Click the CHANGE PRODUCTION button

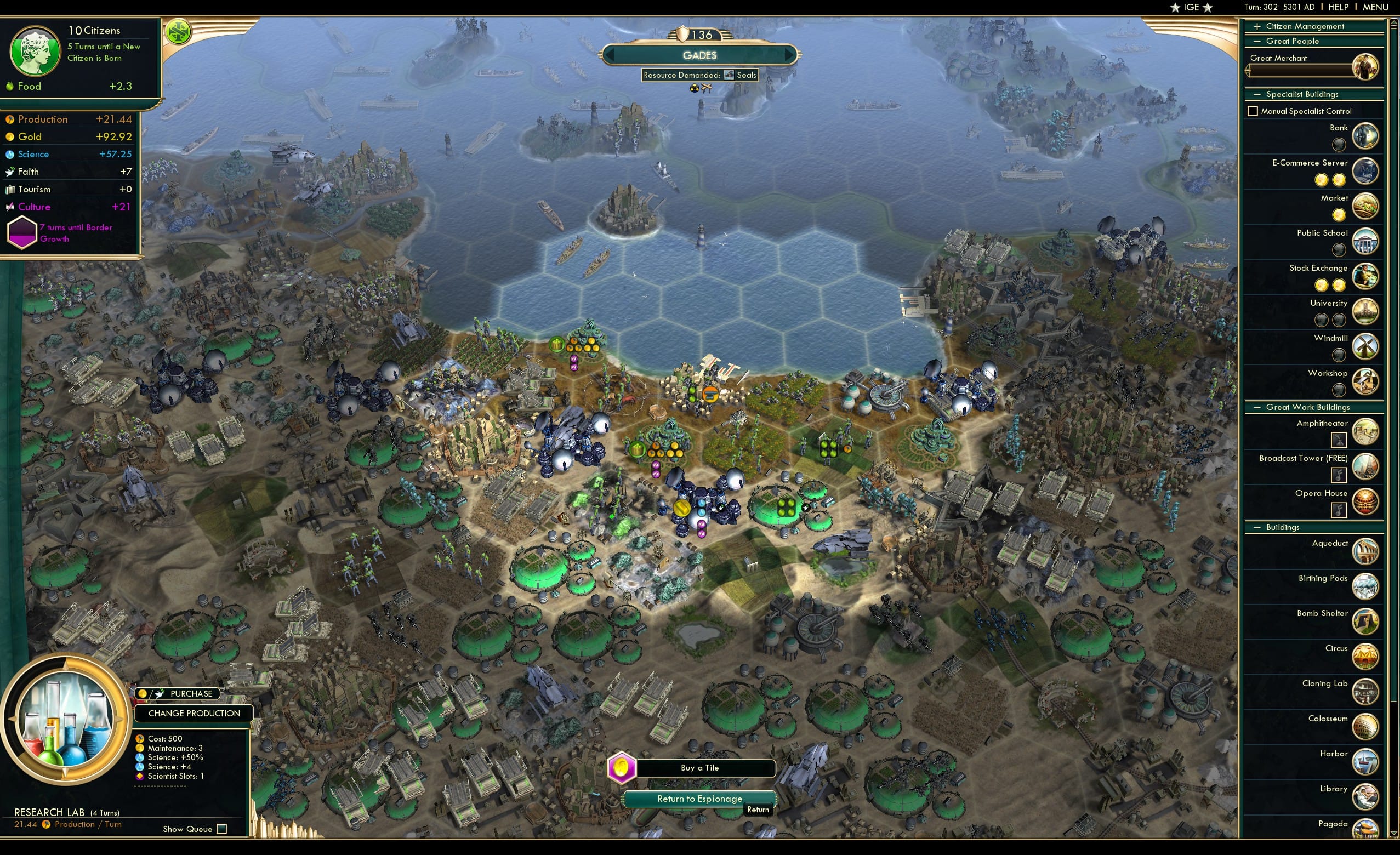coord(194,713)
